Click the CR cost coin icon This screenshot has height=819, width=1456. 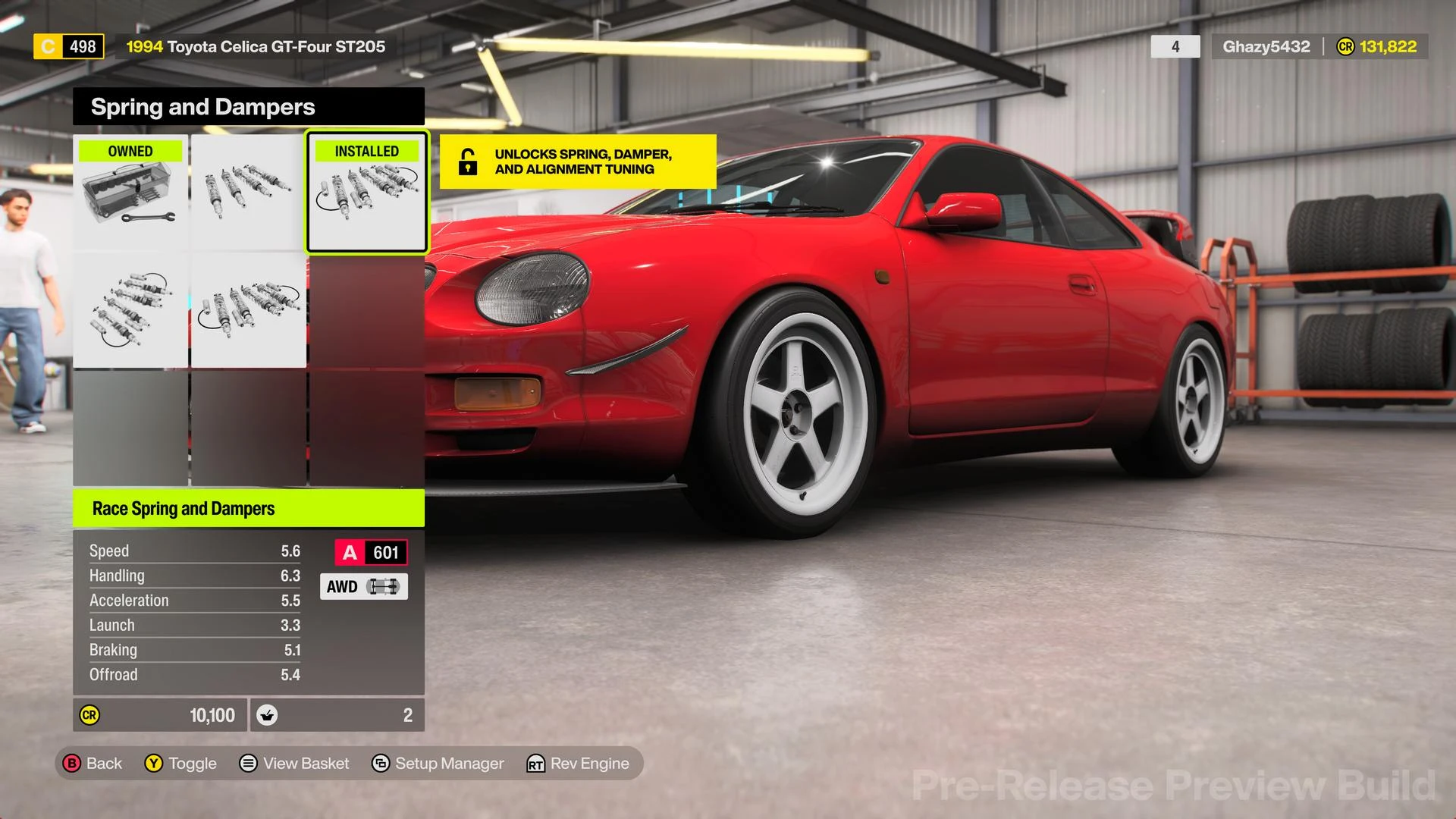(x=89, y=714)
